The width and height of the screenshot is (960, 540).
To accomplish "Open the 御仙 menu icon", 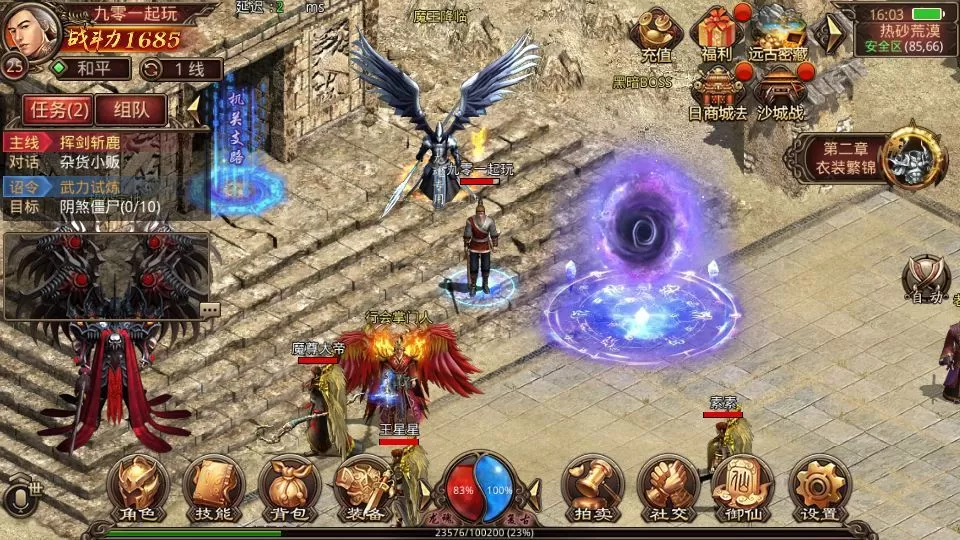I will pyautogui.click(x=743, y=489).
